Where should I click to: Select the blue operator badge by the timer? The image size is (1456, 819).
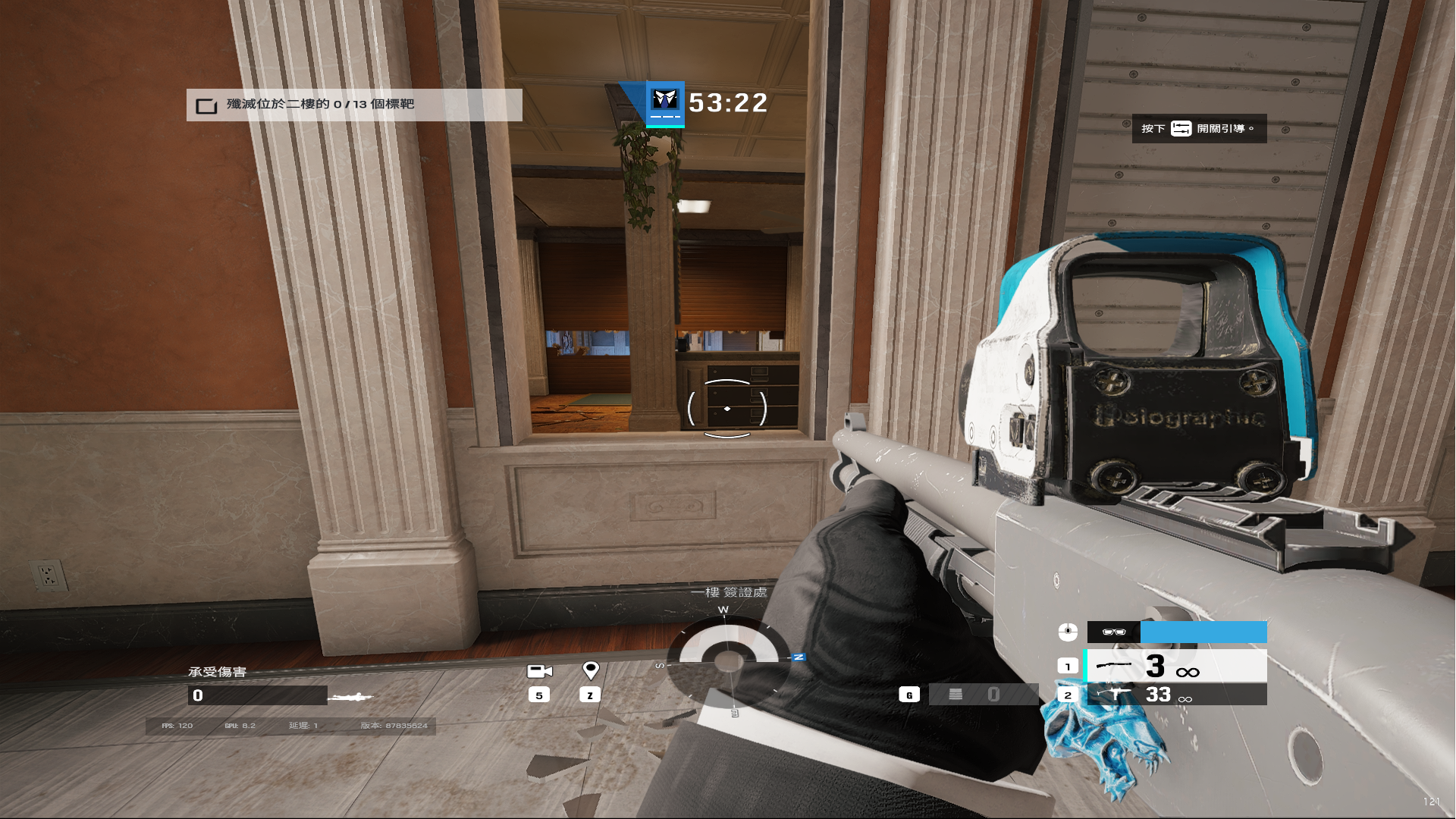click(665, 103)
